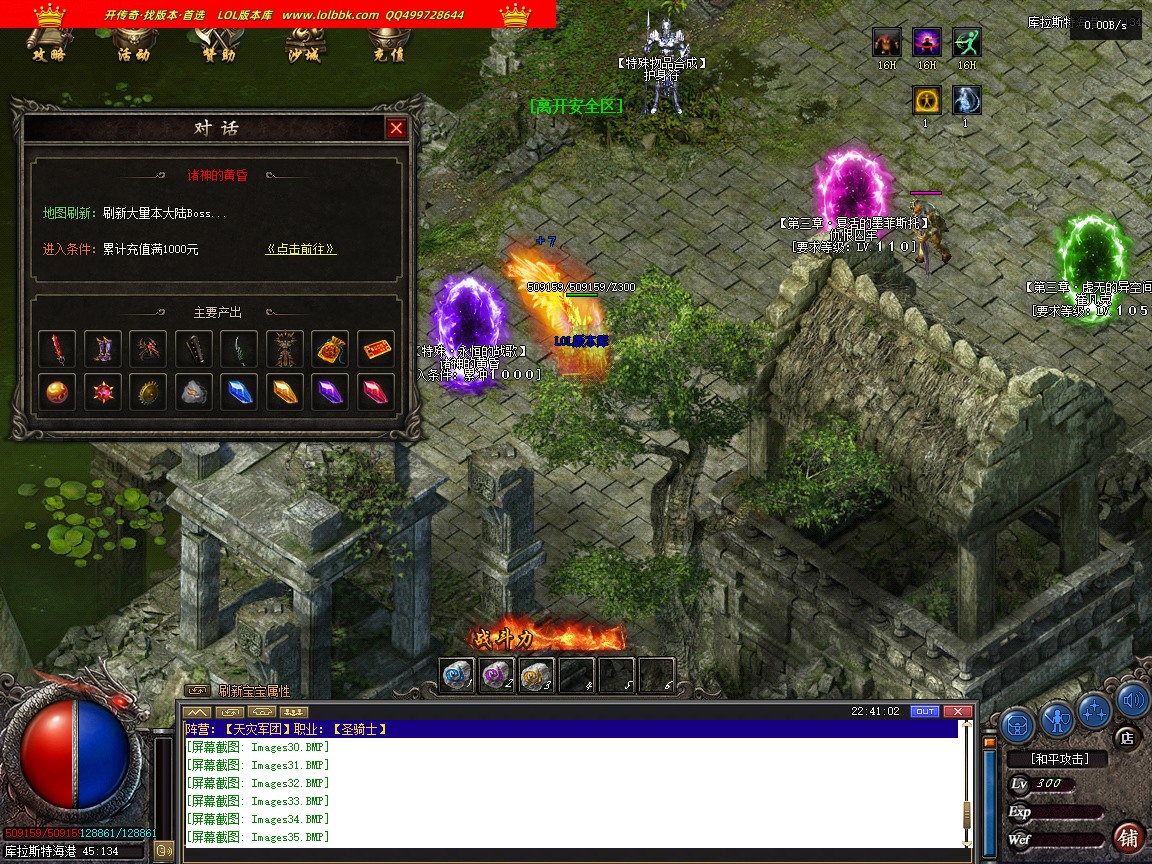Use the purple scroll in hotbar slot 2
This screenshot has height=864, width=1152.
click(496, 675)
